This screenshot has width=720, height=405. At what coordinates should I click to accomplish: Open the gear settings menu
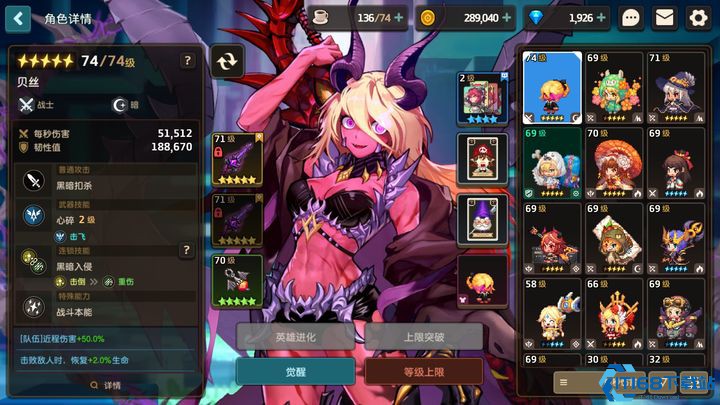(x=698, y=18)
